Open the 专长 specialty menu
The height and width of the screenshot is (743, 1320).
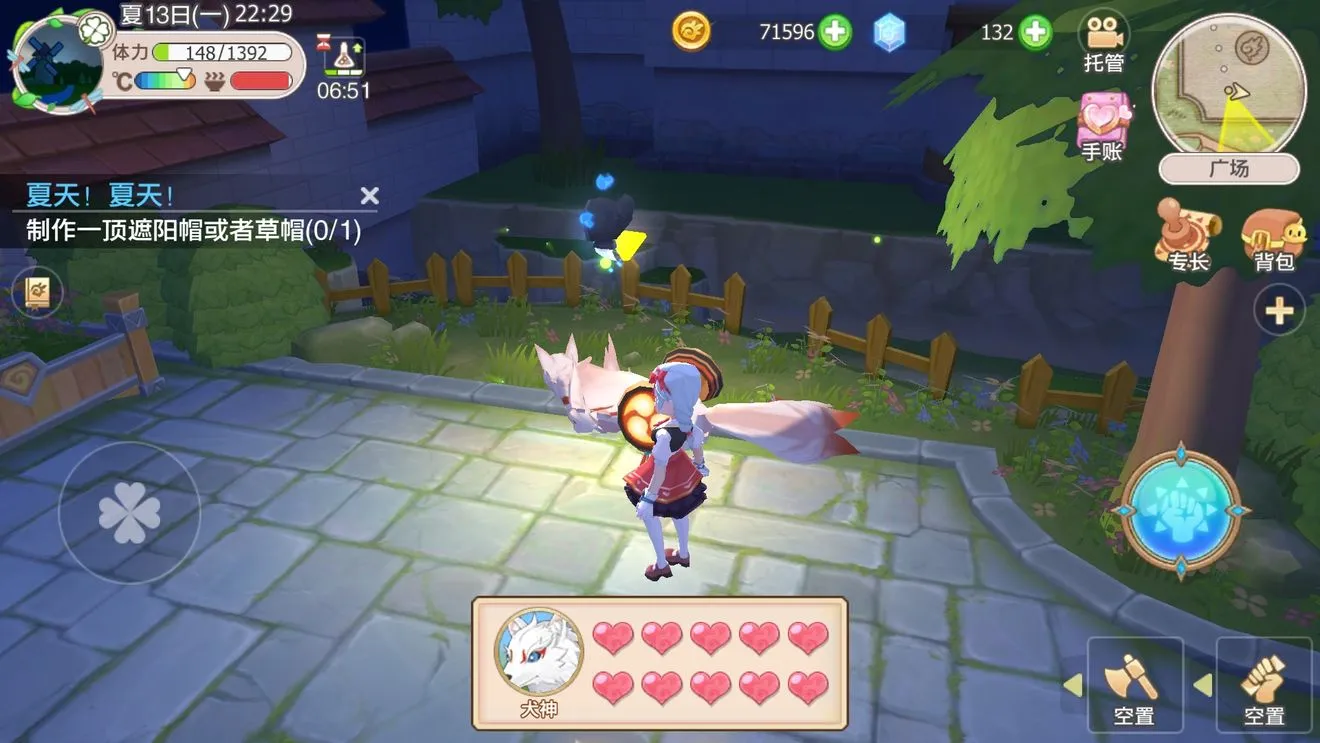(1187, 233)
